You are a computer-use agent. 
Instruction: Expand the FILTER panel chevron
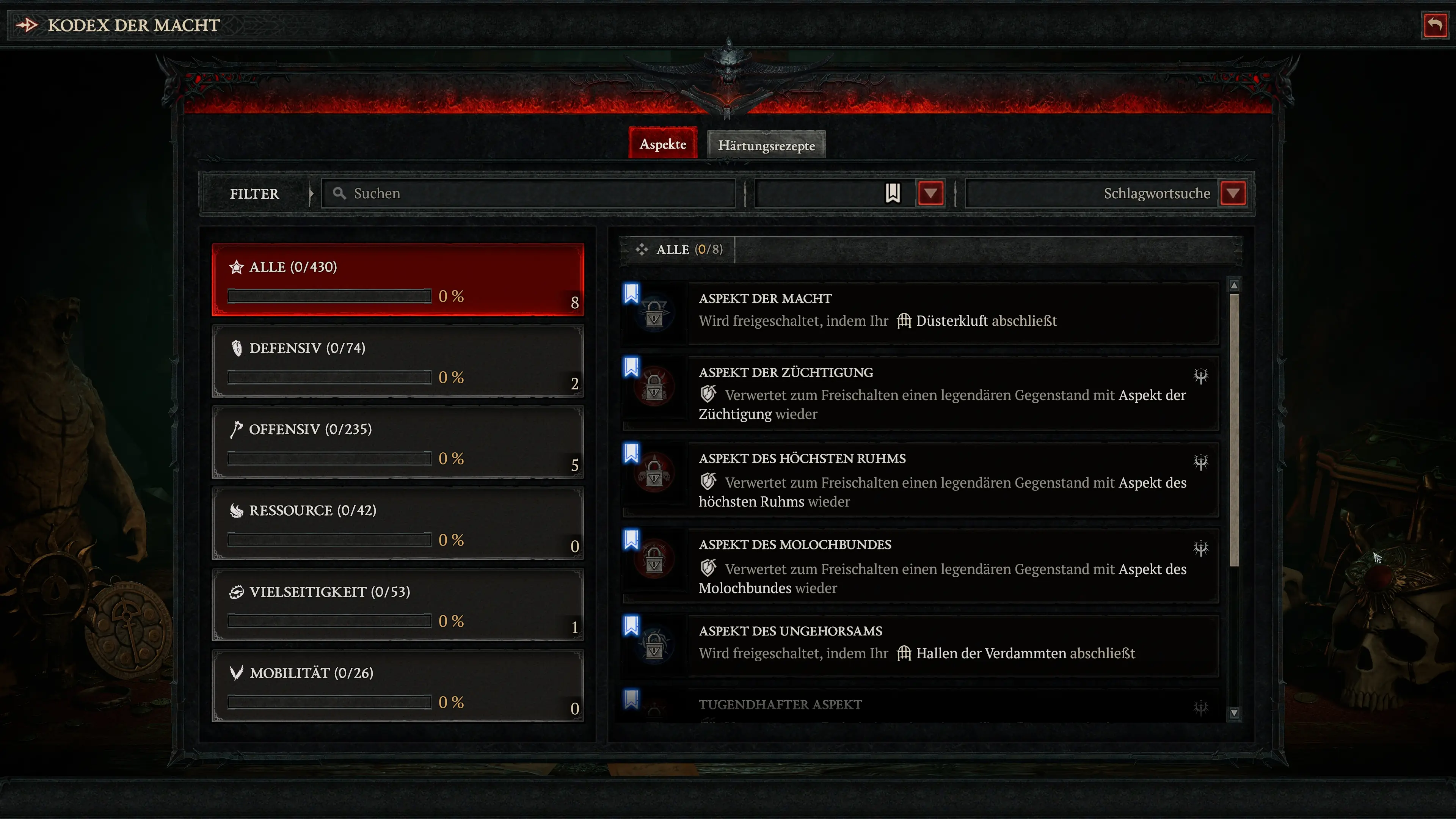(x=311, y=193)
